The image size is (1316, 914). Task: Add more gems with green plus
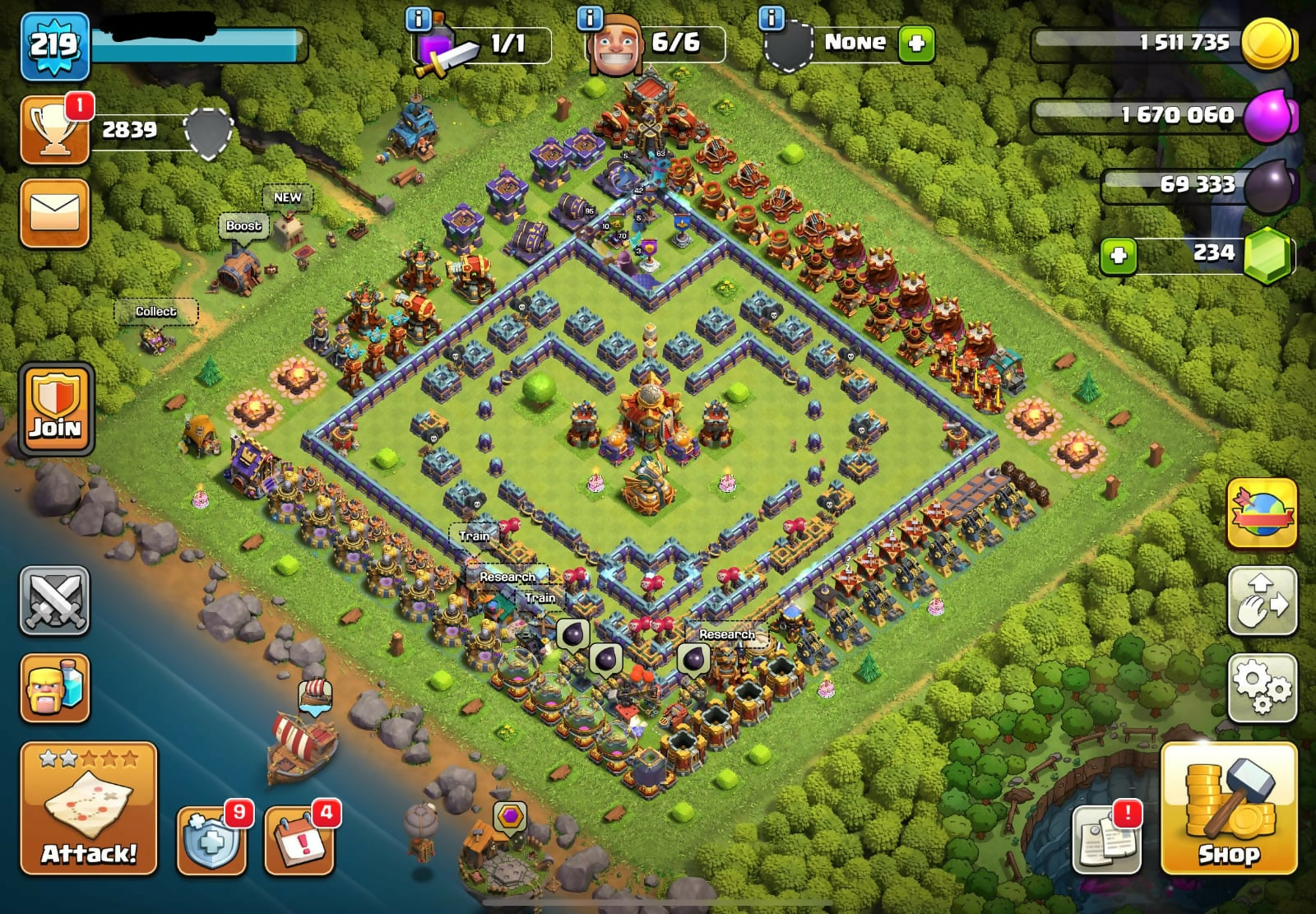coord(1119,256)
